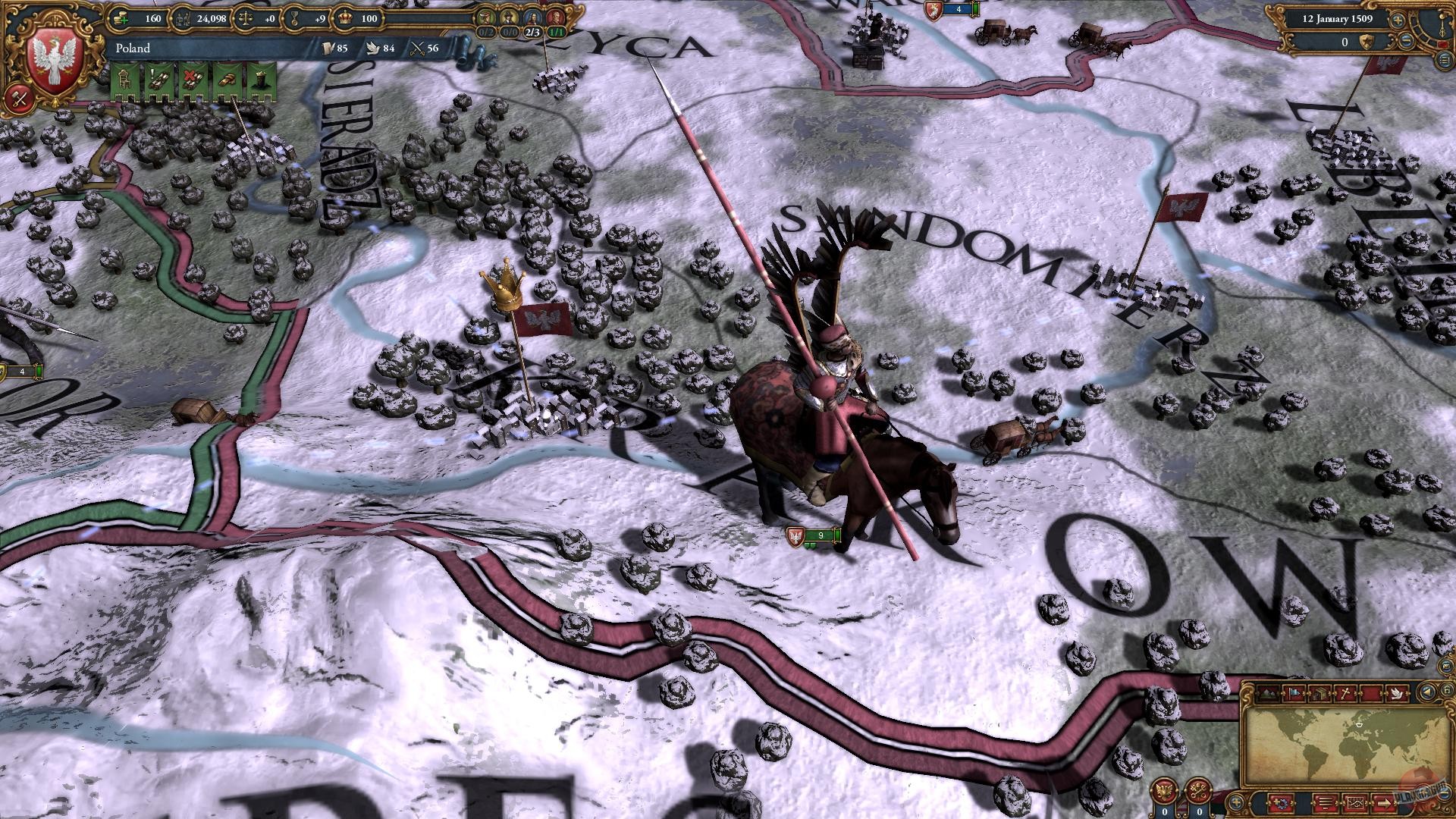Switch to the political mapmode
Viewport: 1456px width, 819px height.
click(1294, 692)
